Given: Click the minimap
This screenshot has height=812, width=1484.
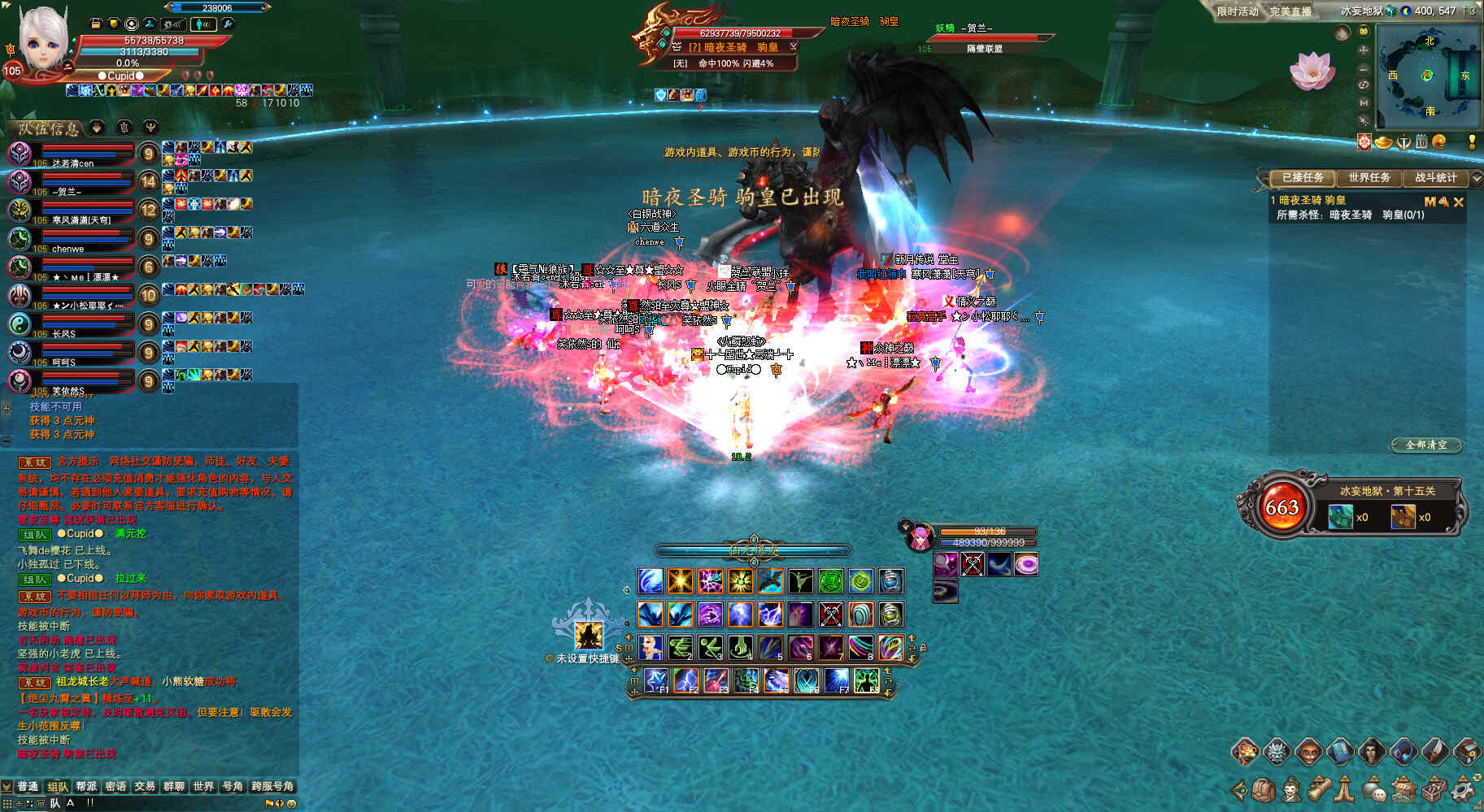Looking at the screenshot, I should pyautogui.click(x=1428, y=76).
